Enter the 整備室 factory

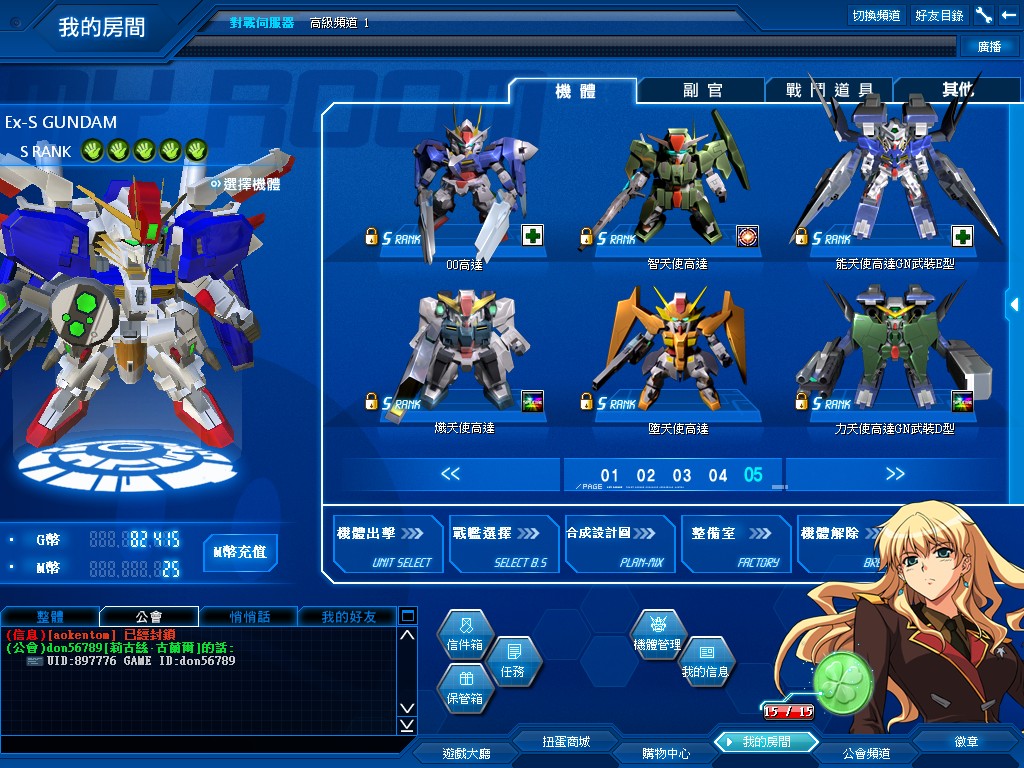733,545
